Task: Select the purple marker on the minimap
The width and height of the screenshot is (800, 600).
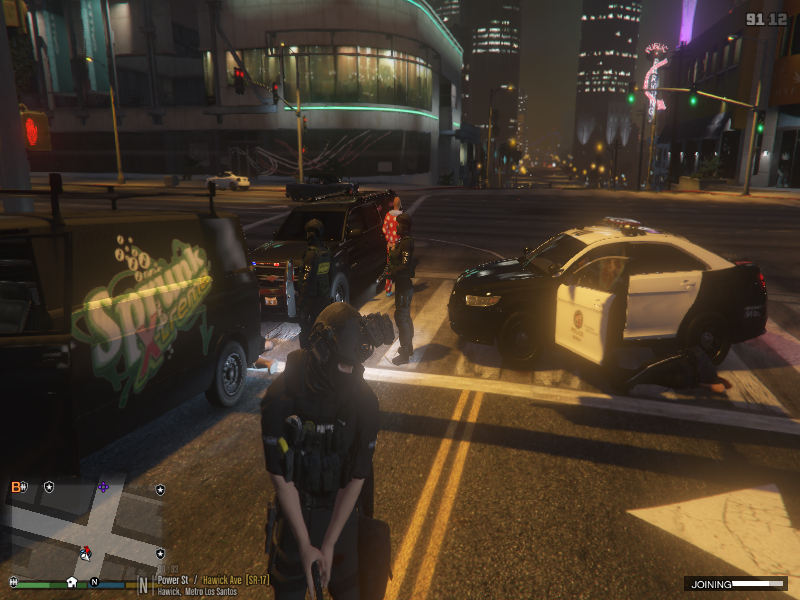Action: 102,487
